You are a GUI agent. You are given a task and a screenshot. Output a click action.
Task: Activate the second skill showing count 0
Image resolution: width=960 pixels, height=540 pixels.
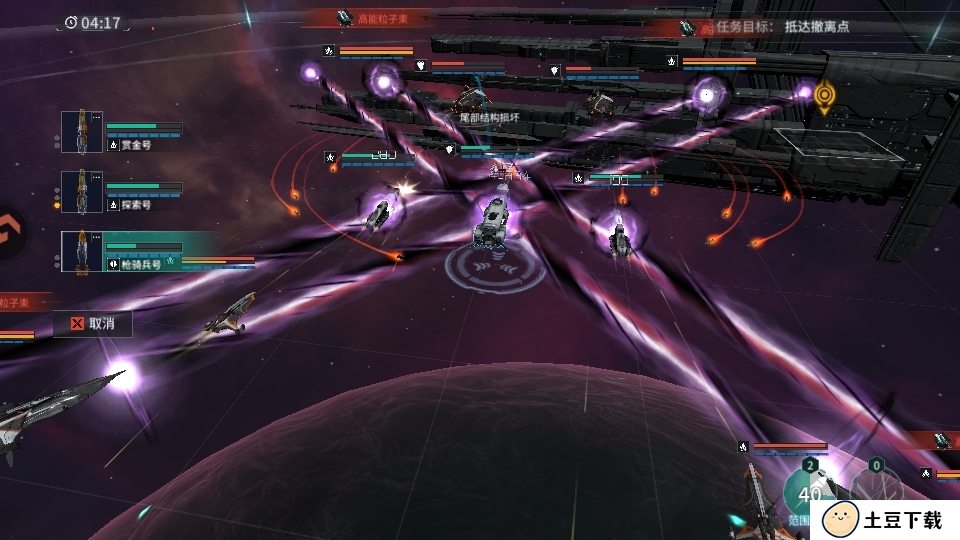[876, 485]
